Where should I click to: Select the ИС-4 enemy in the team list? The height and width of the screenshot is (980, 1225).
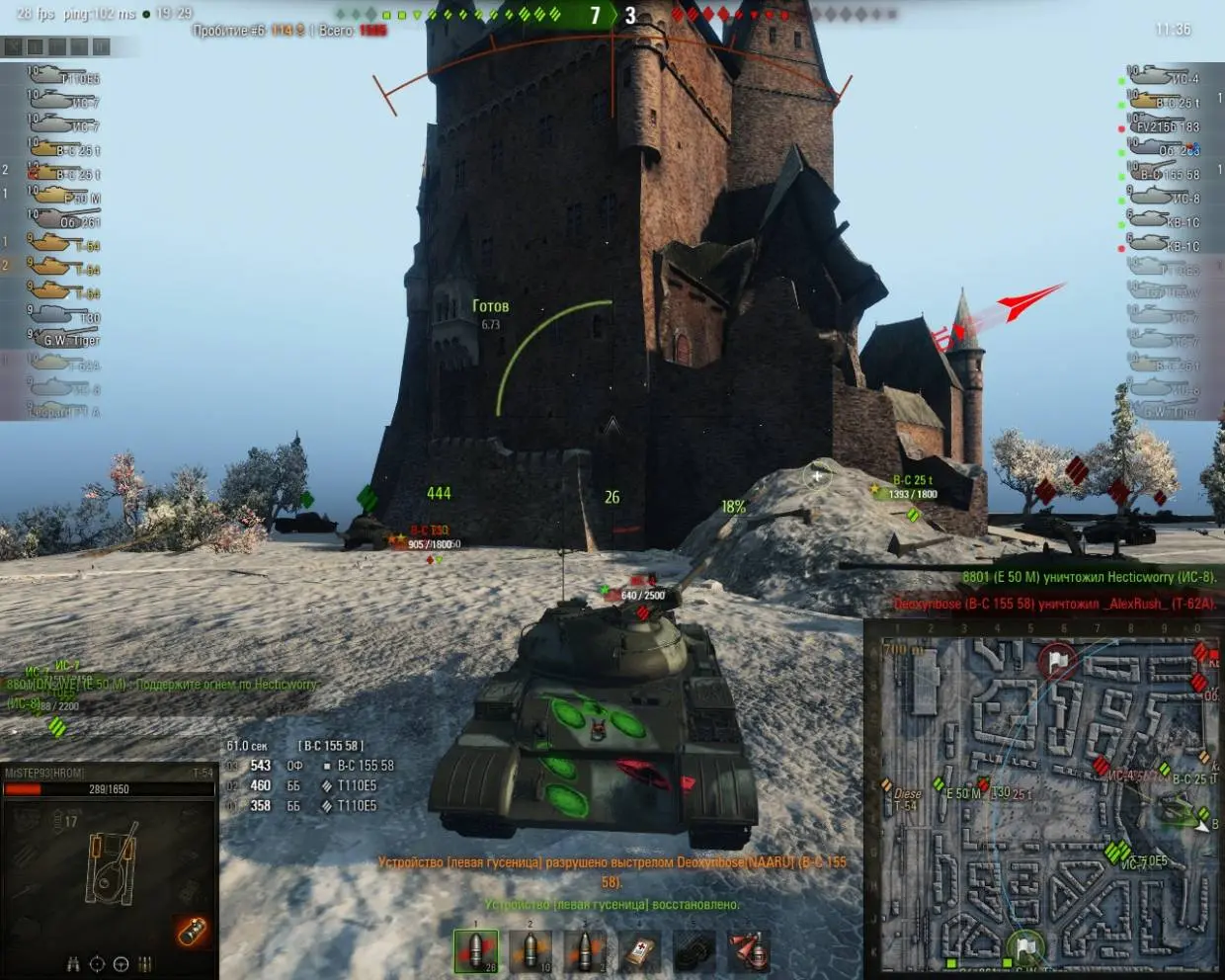[x=1166, y=77]
